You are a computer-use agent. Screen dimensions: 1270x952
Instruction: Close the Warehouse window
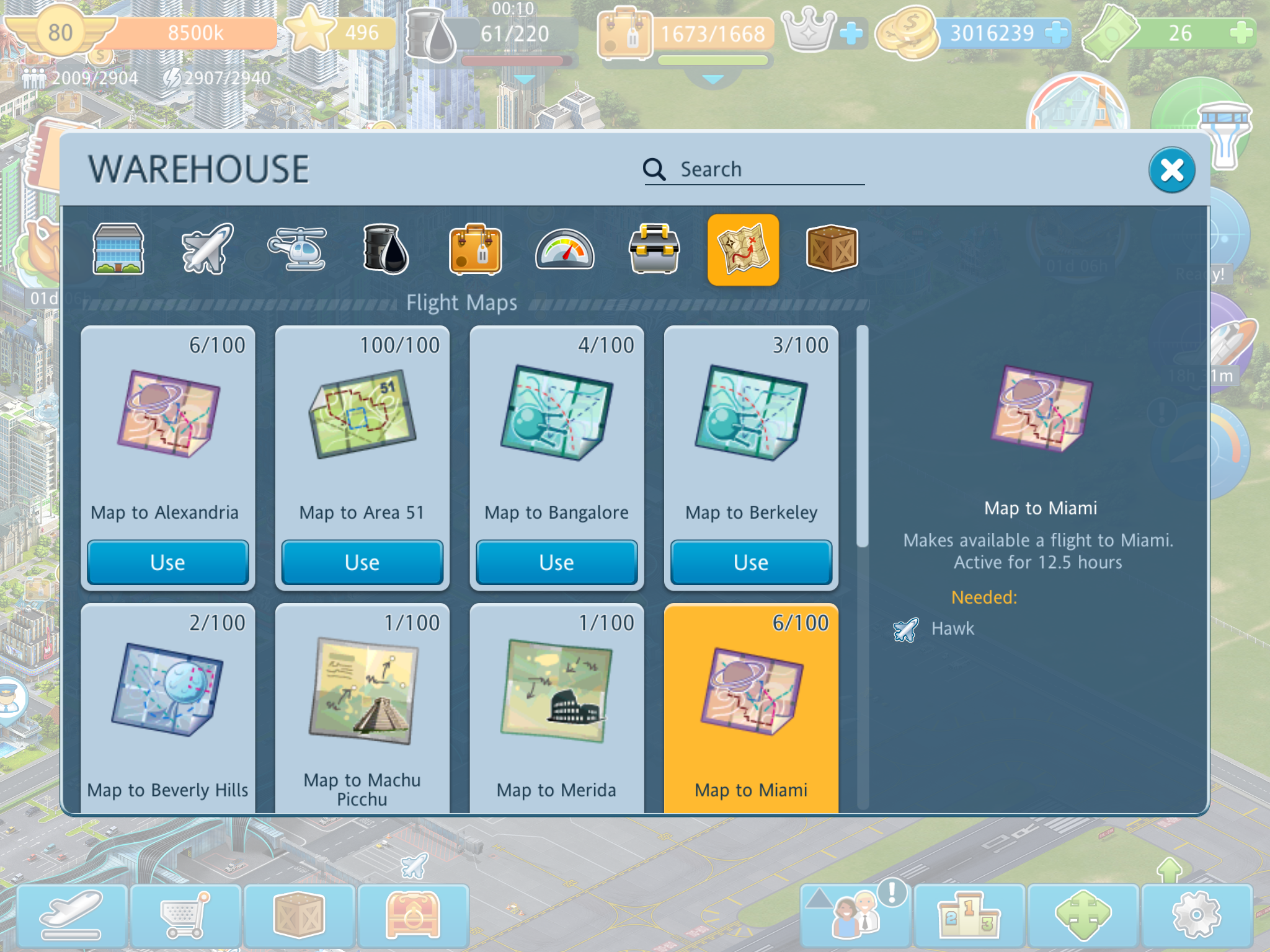(x=1171, y=170)
